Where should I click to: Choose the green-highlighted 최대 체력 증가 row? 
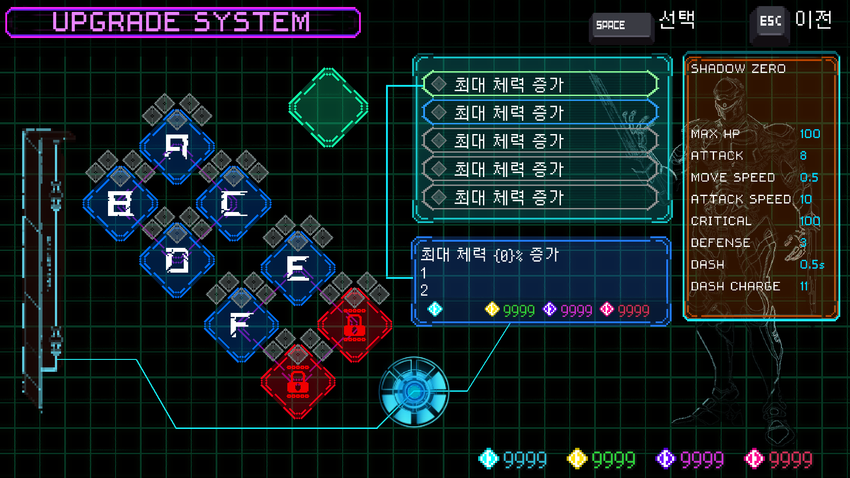540,84
